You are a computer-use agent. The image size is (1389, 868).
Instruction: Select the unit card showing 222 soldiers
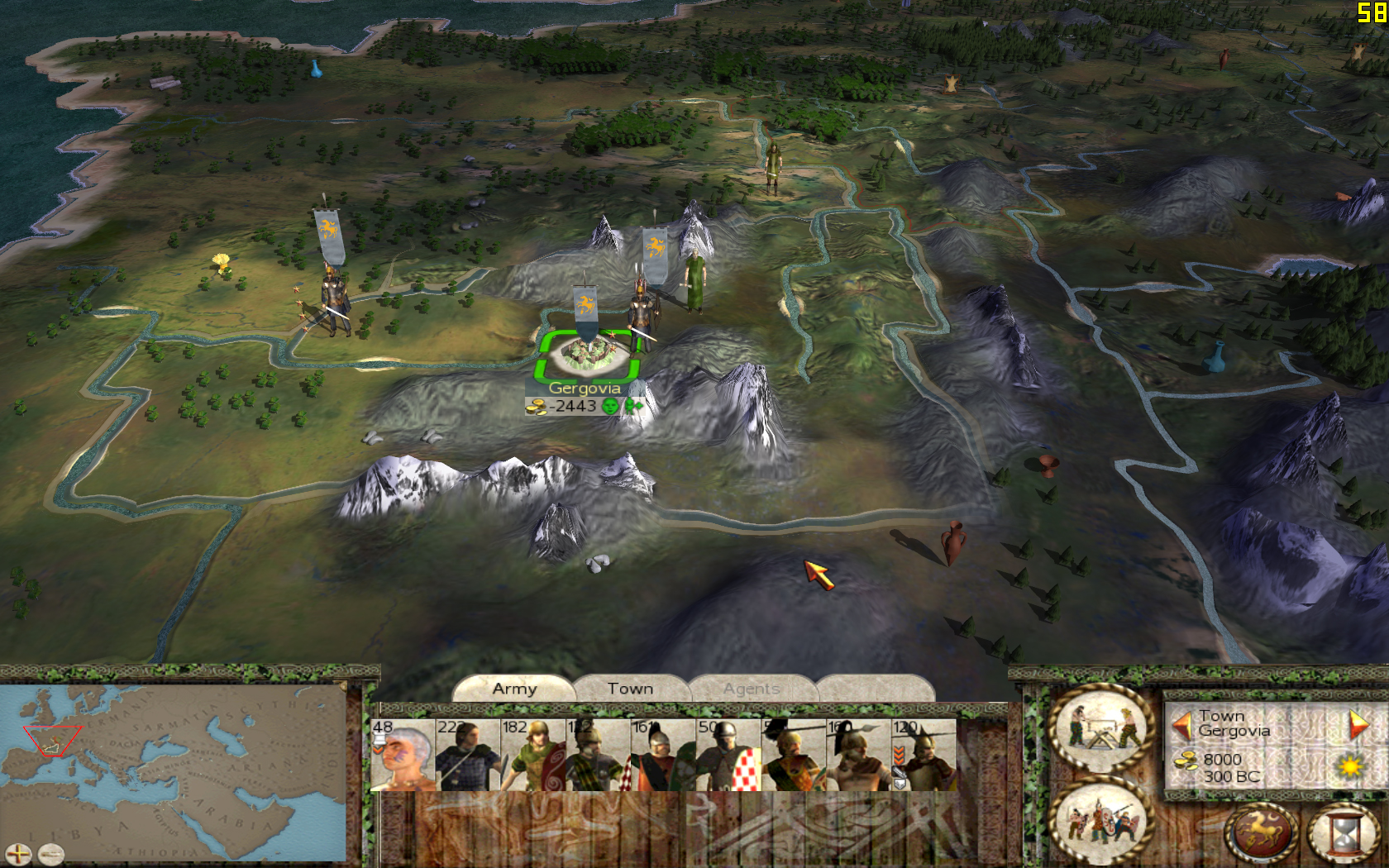pyautogui.click(x=468, y=755)
